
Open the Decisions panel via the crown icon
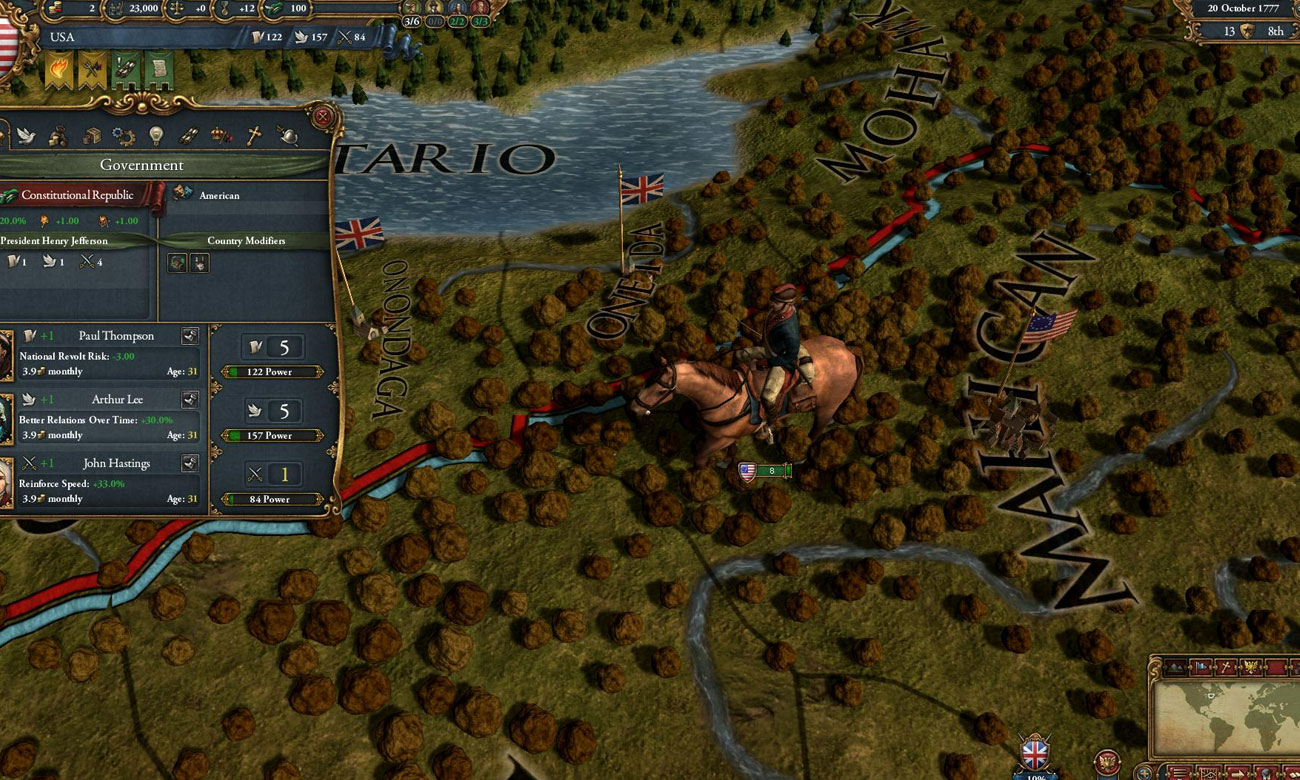coord(217,136)
